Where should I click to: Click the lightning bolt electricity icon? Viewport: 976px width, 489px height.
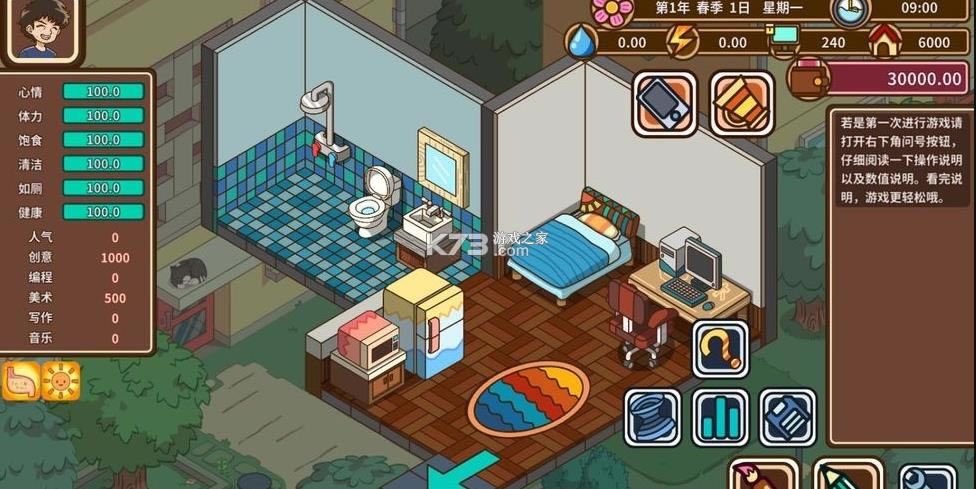click(x=681, y=42)
